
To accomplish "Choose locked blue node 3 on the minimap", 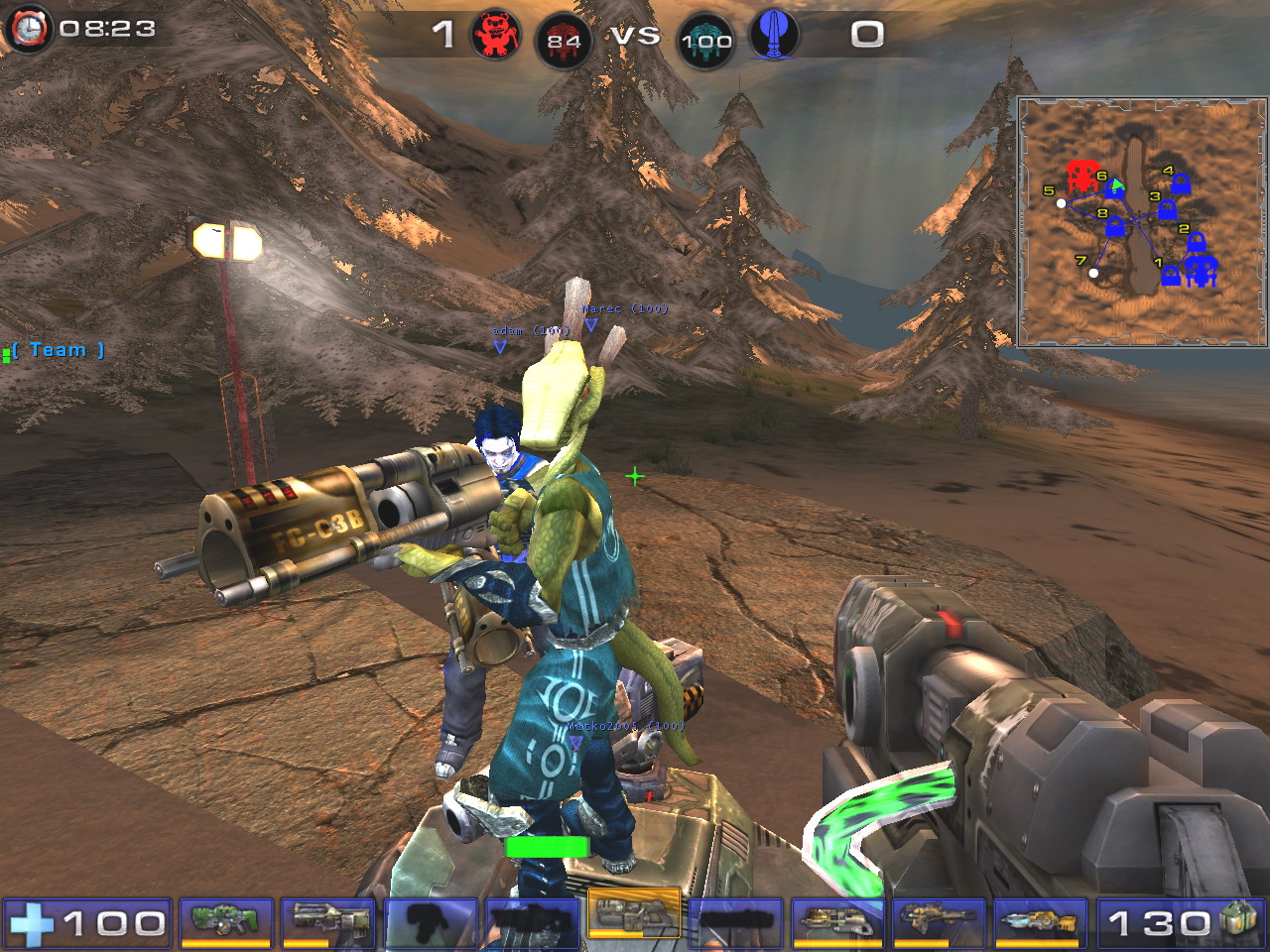I will [x=1167, y=210].
